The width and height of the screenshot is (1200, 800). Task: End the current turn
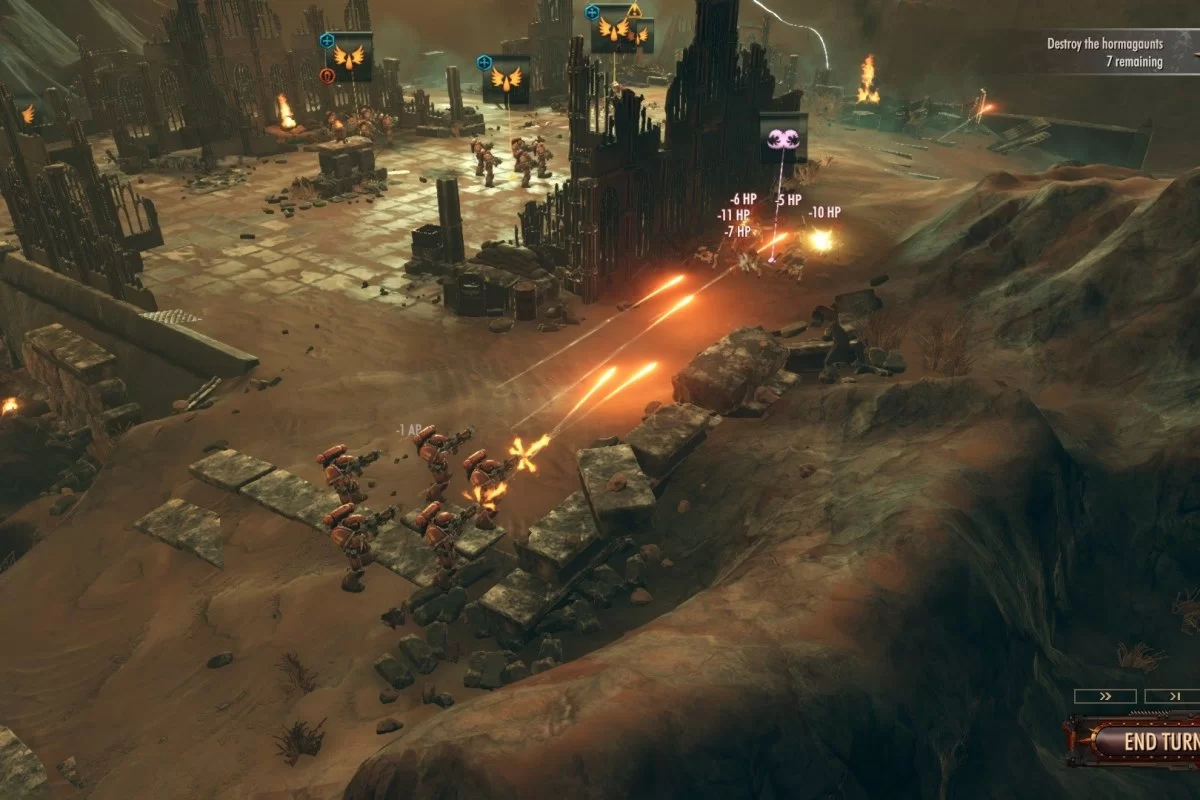(1150, 742)
